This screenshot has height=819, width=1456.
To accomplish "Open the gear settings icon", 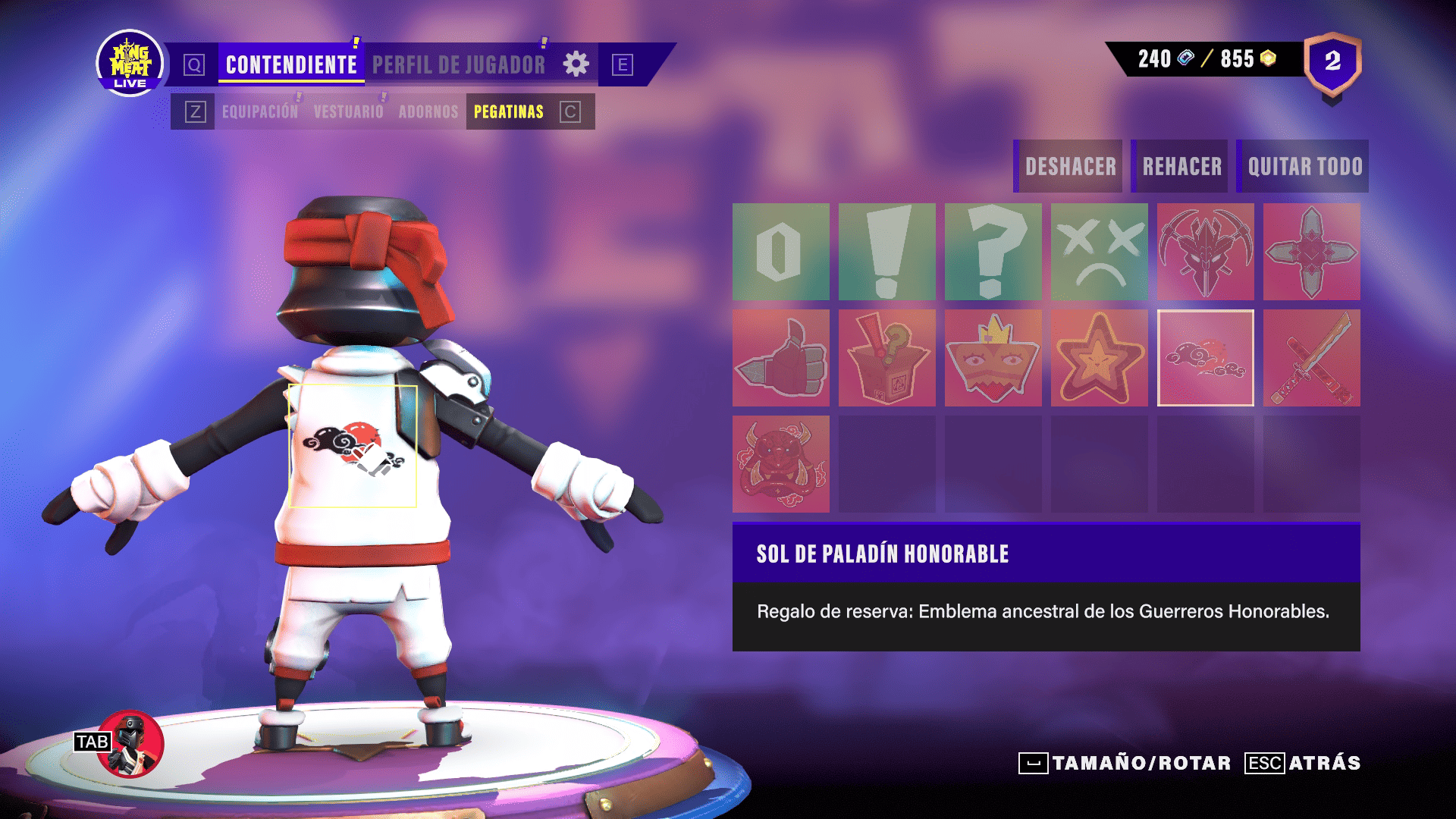I will [x=576, y=64].
